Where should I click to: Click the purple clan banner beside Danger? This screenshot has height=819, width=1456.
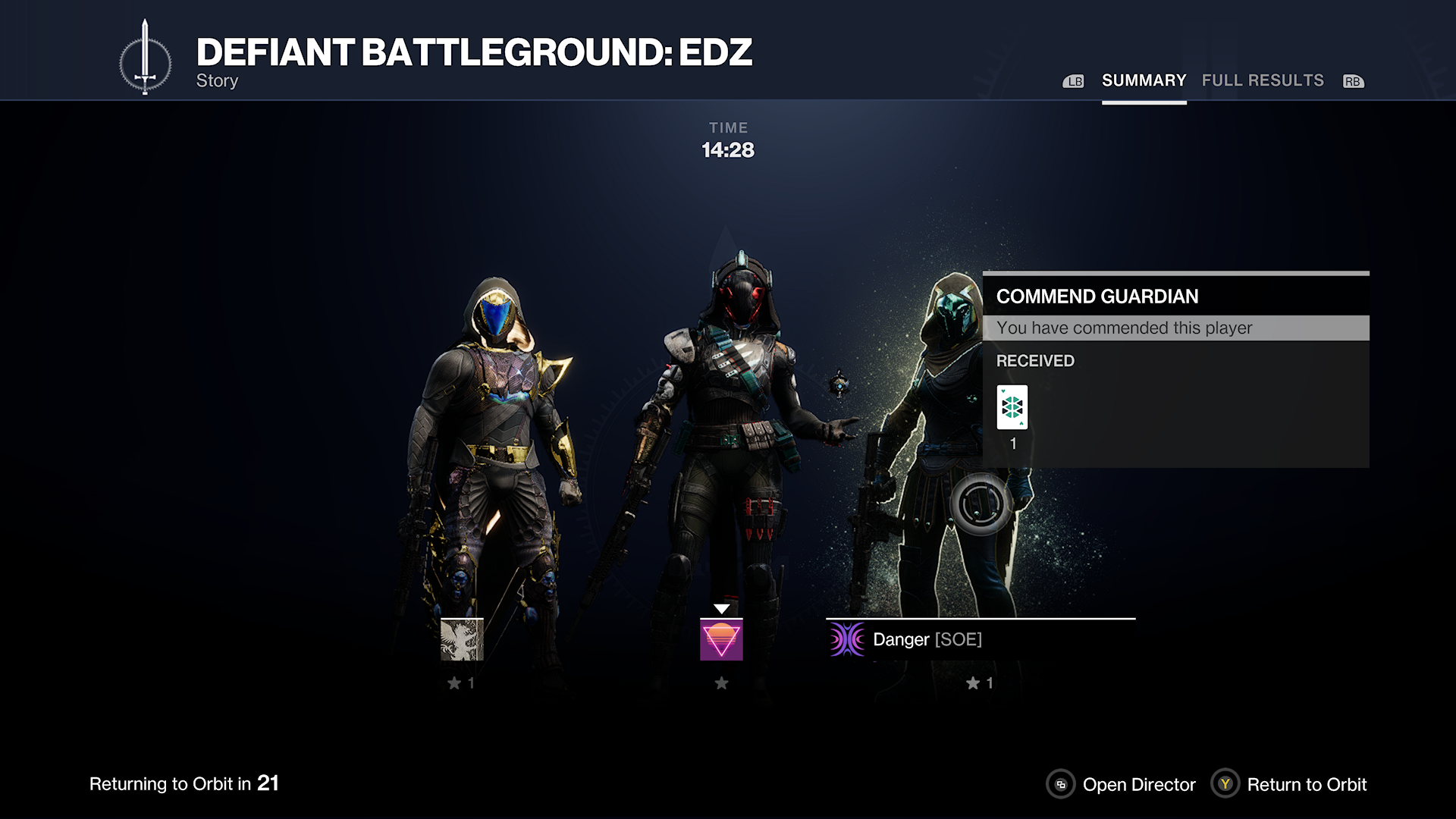846,639
